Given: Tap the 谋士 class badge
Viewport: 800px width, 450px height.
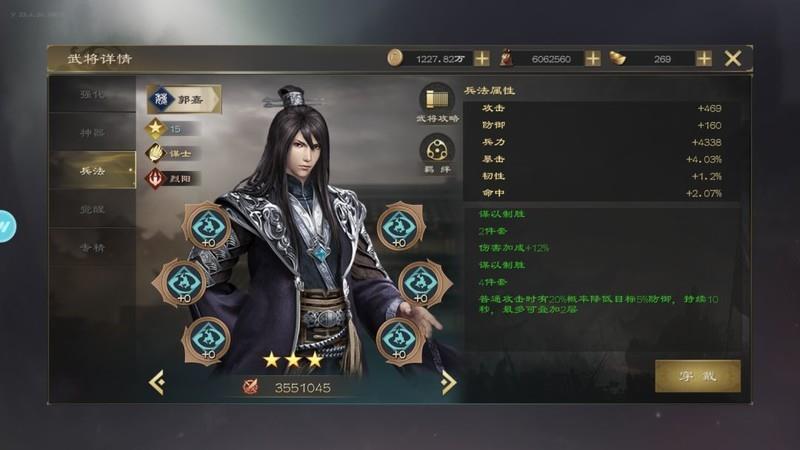Looking at the screenshot, I should [x=173, y=153].
